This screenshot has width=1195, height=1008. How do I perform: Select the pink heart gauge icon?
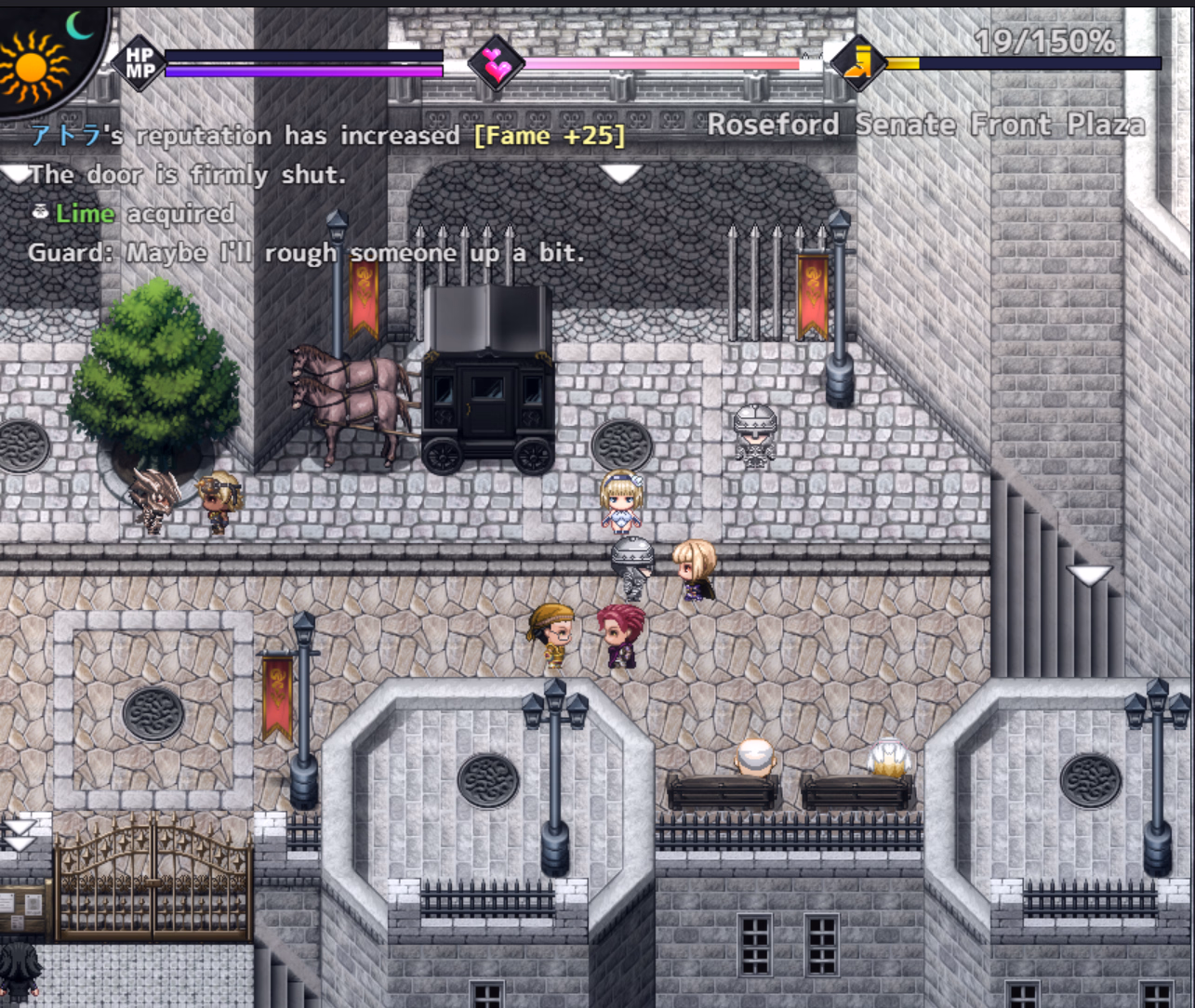pyautogui.click(x=496, y=64)
